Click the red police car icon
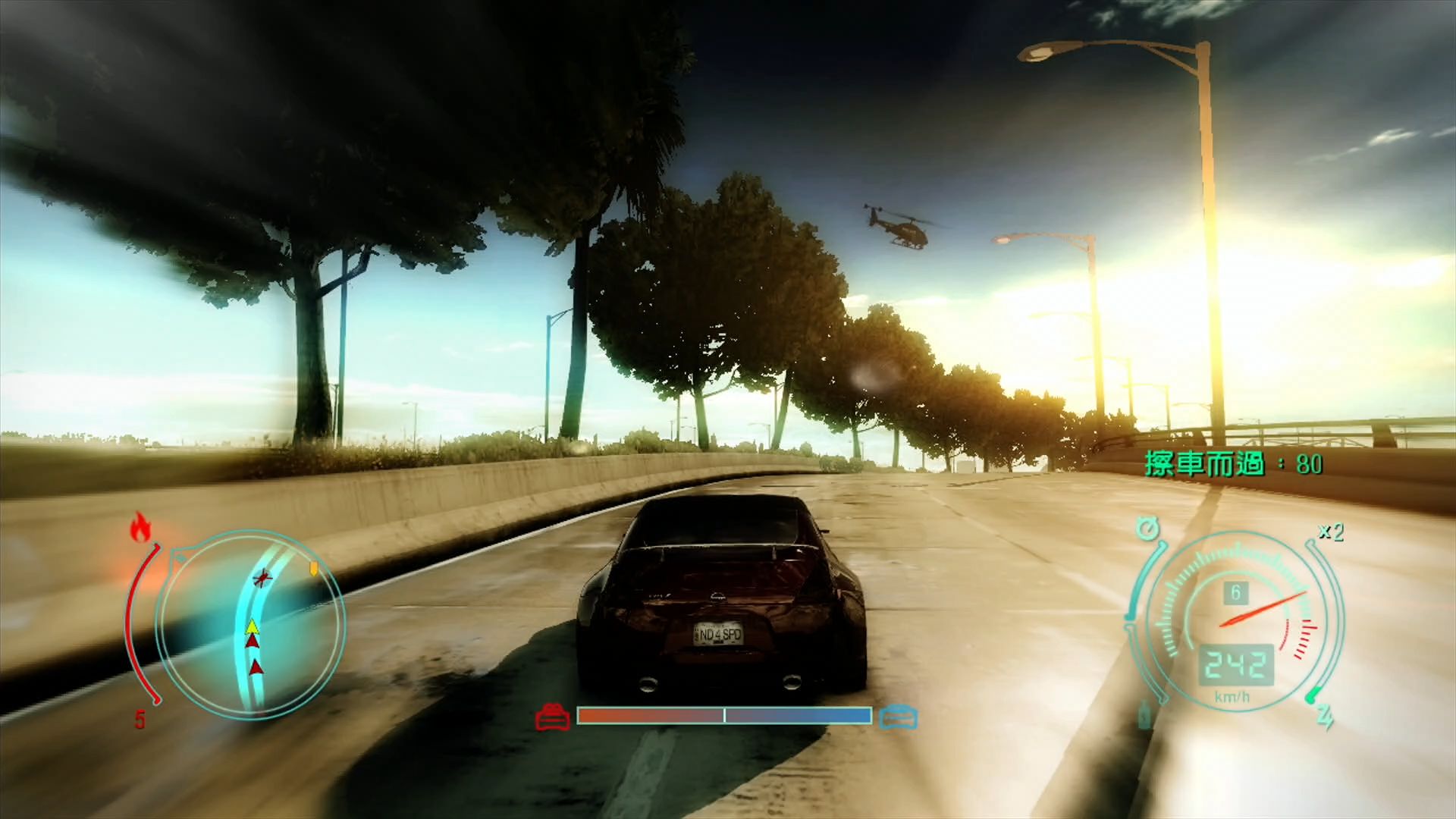 tap(553, 716)
